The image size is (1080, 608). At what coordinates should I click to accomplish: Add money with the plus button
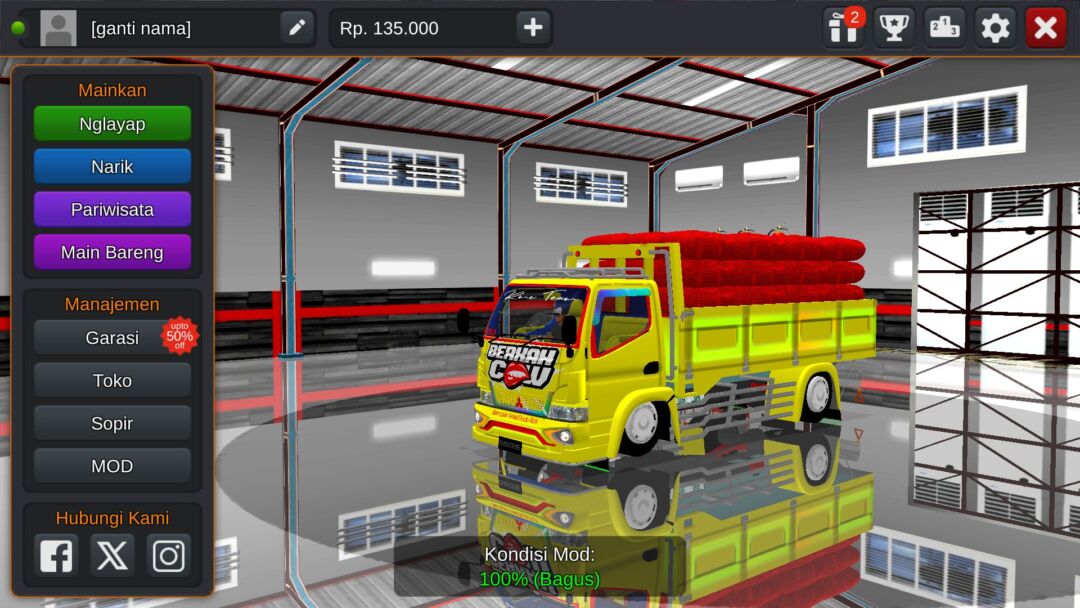[x=533, y=28]
